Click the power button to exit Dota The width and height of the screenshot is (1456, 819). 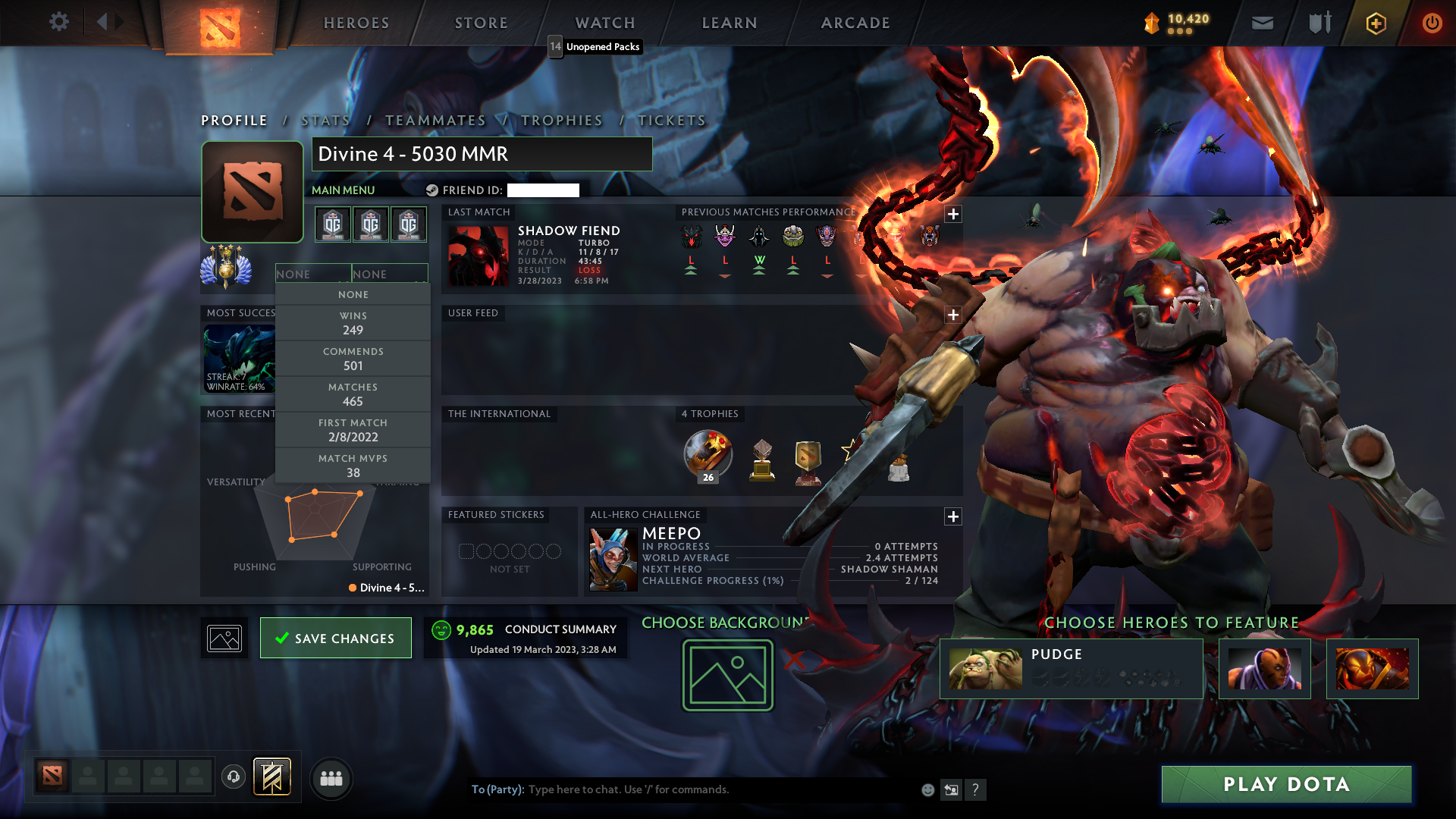[x=1432, y=23]
